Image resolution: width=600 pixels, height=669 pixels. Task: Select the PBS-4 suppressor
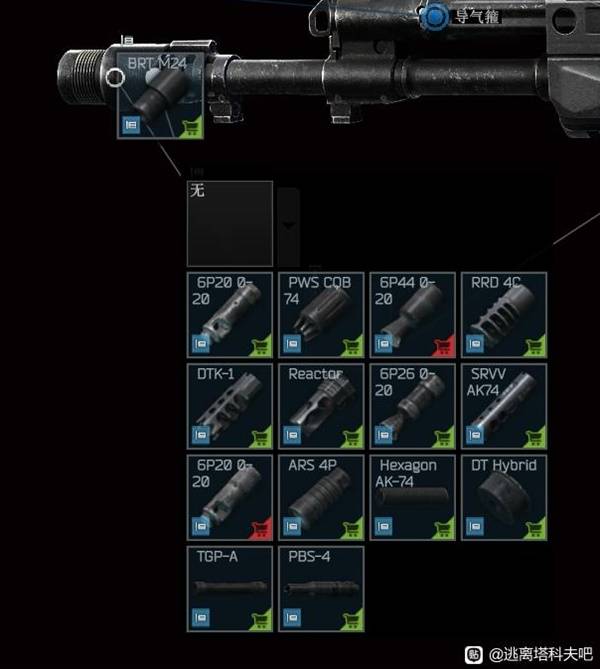click(x=320, y=588)
